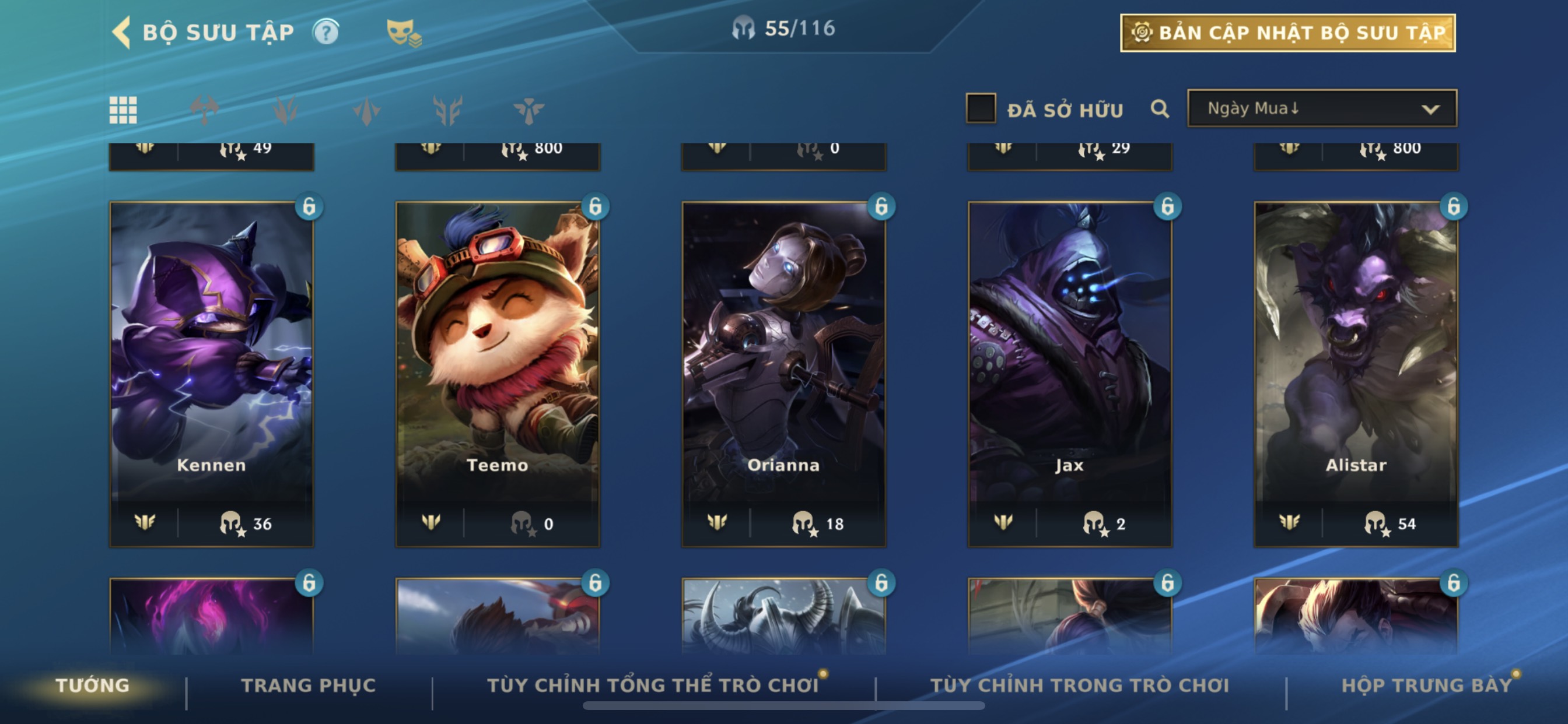The height and width of the screenshot is (724, 1568).
Task: Open the golden mask and coins icon
Action: (404, 33)
